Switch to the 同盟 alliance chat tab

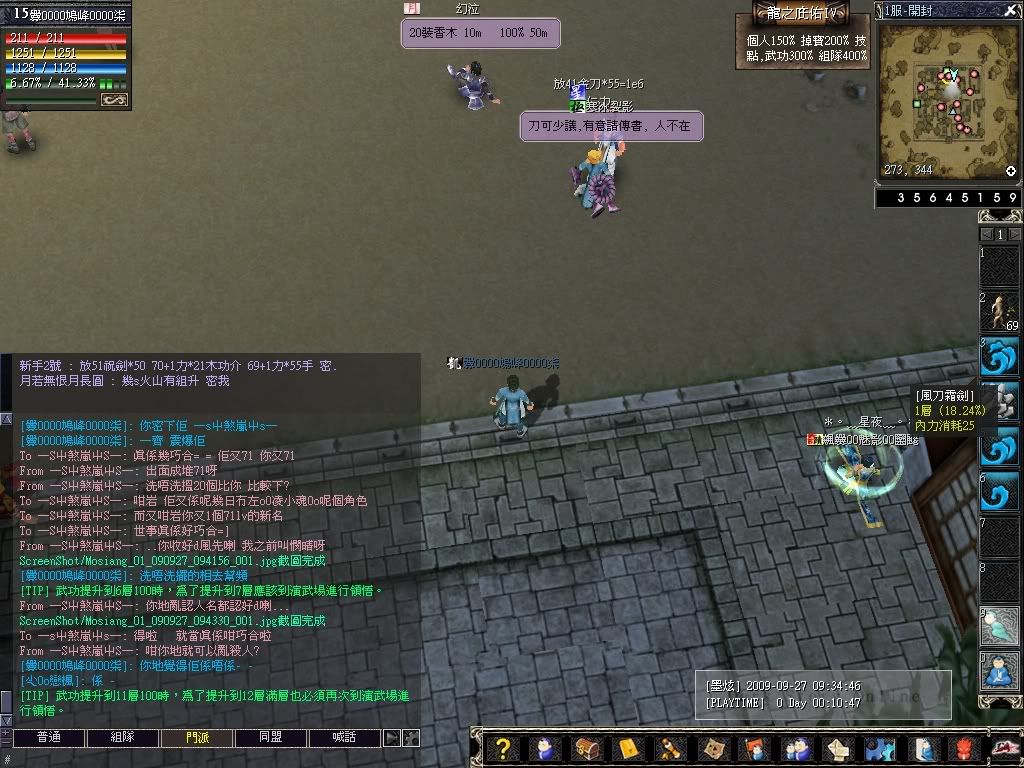271,737
